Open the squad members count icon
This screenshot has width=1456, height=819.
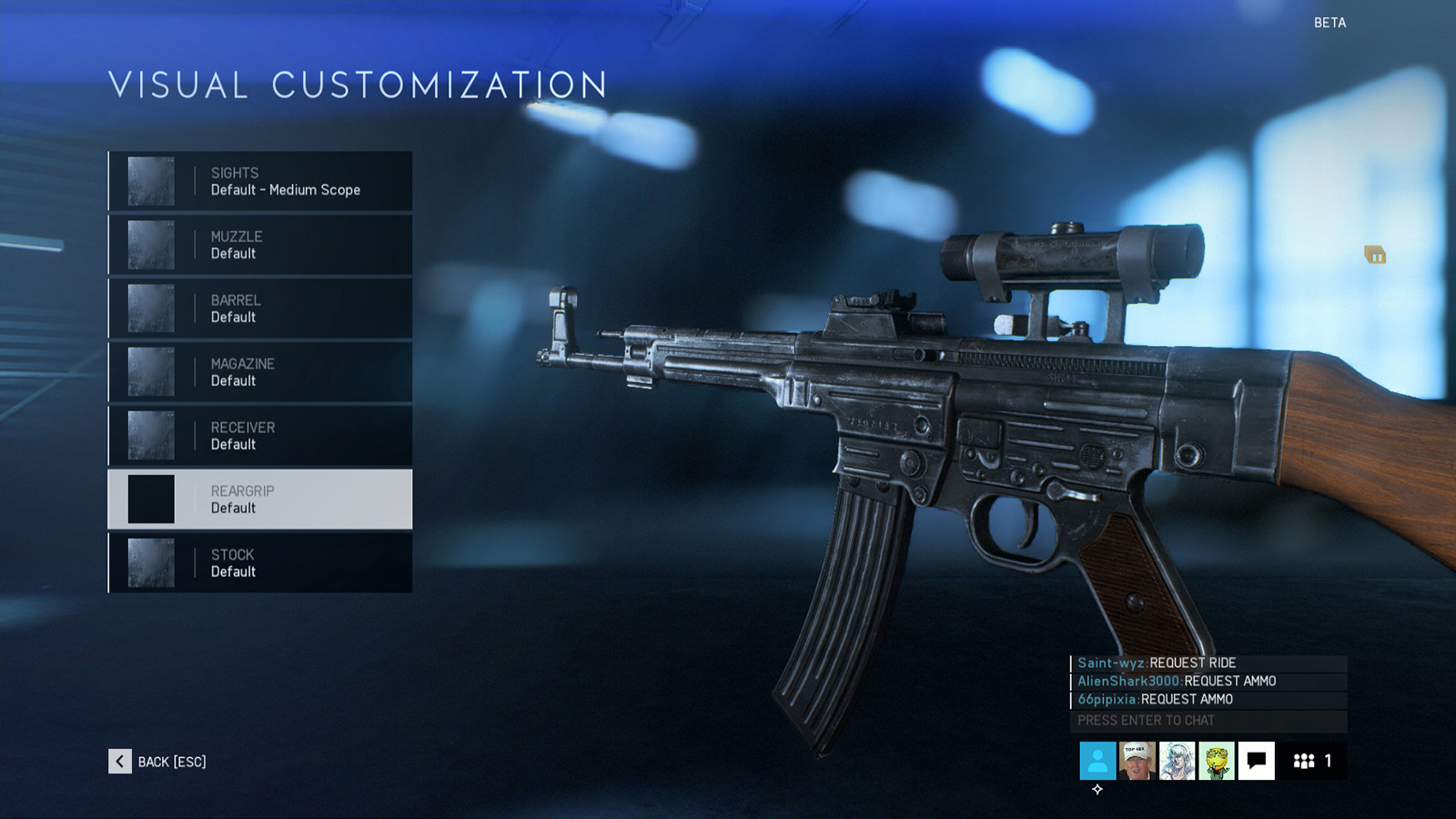(x=1312, y=761)
